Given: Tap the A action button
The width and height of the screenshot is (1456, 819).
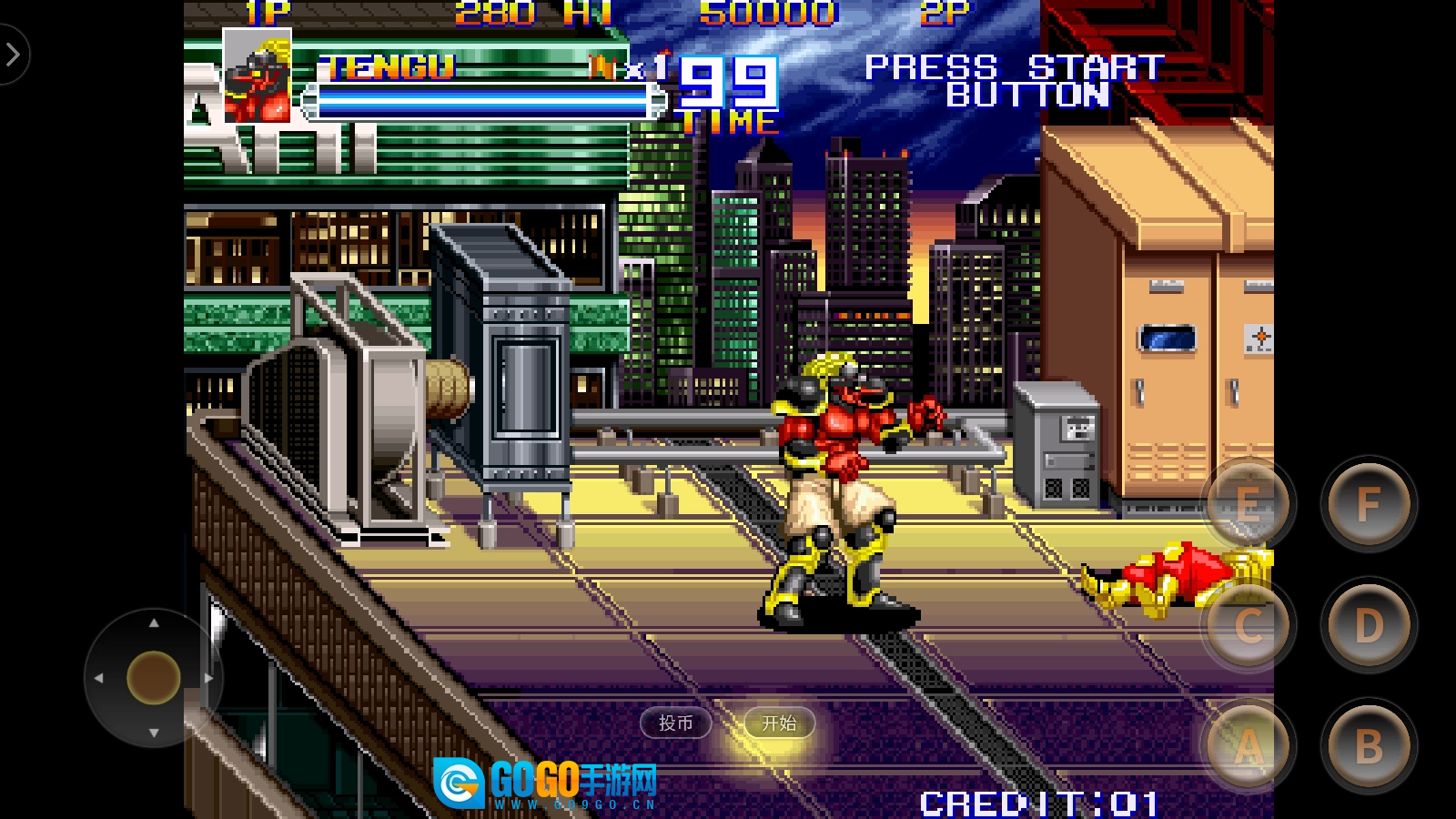Looking at the screenshot, I should pos(1249,746).
